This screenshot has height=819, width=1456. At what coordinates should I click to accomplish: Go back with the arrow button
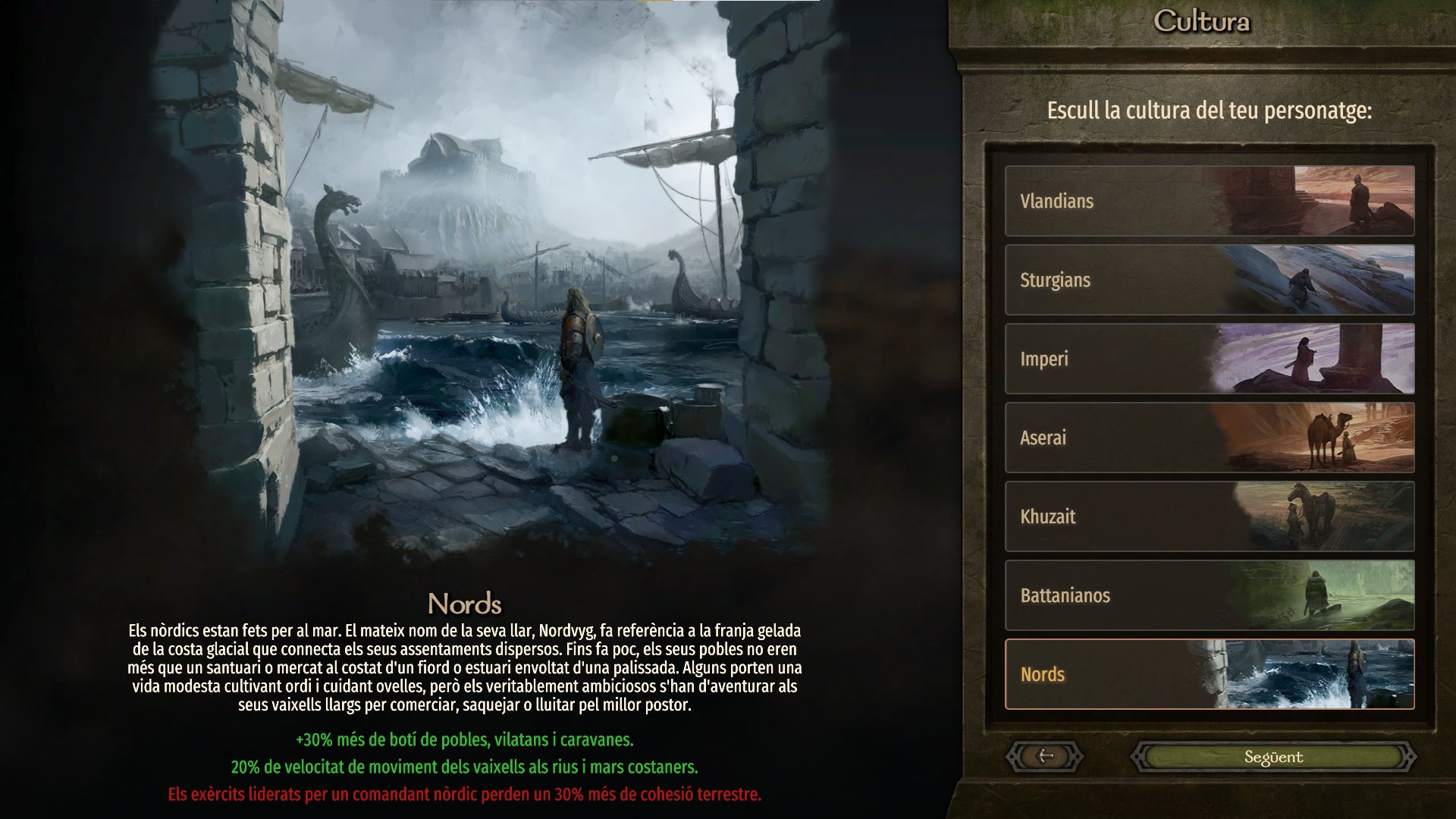(x=1045, y=756)
